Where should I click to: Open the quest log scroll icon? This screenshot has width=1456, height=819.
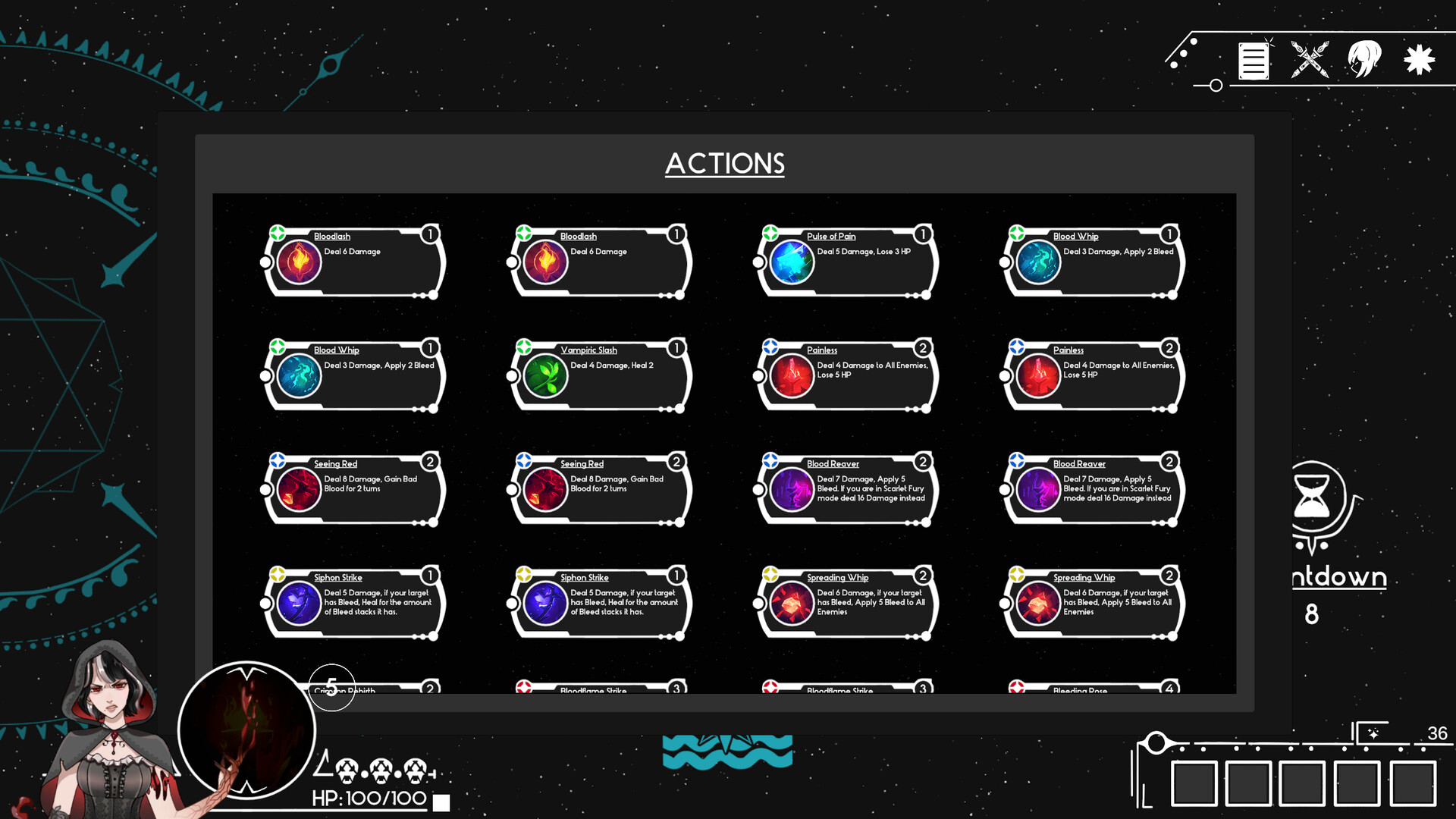point(1254,61)
